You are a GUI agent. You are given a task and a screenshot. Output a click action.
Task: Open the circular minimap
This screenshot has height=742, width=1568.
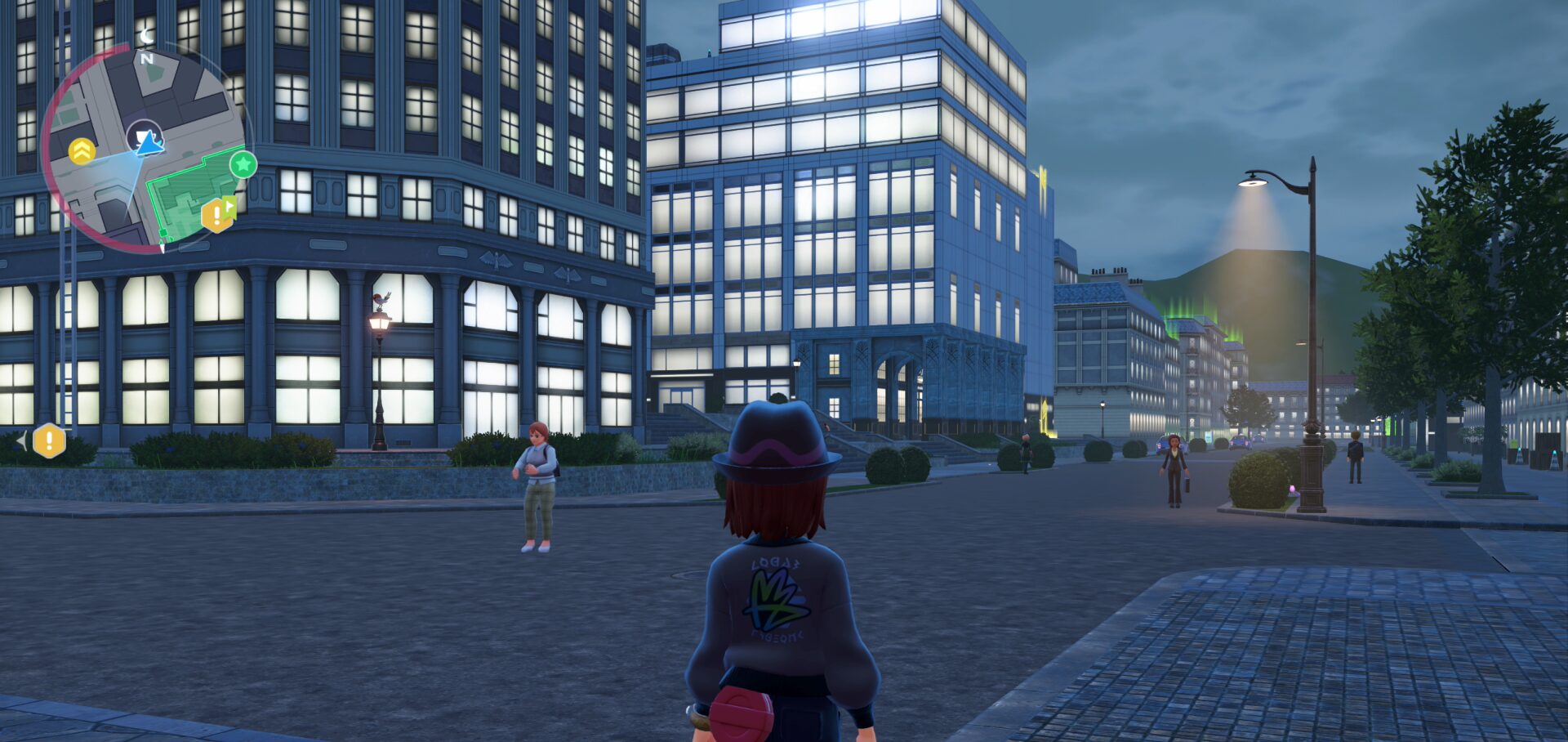click(144, 148)
